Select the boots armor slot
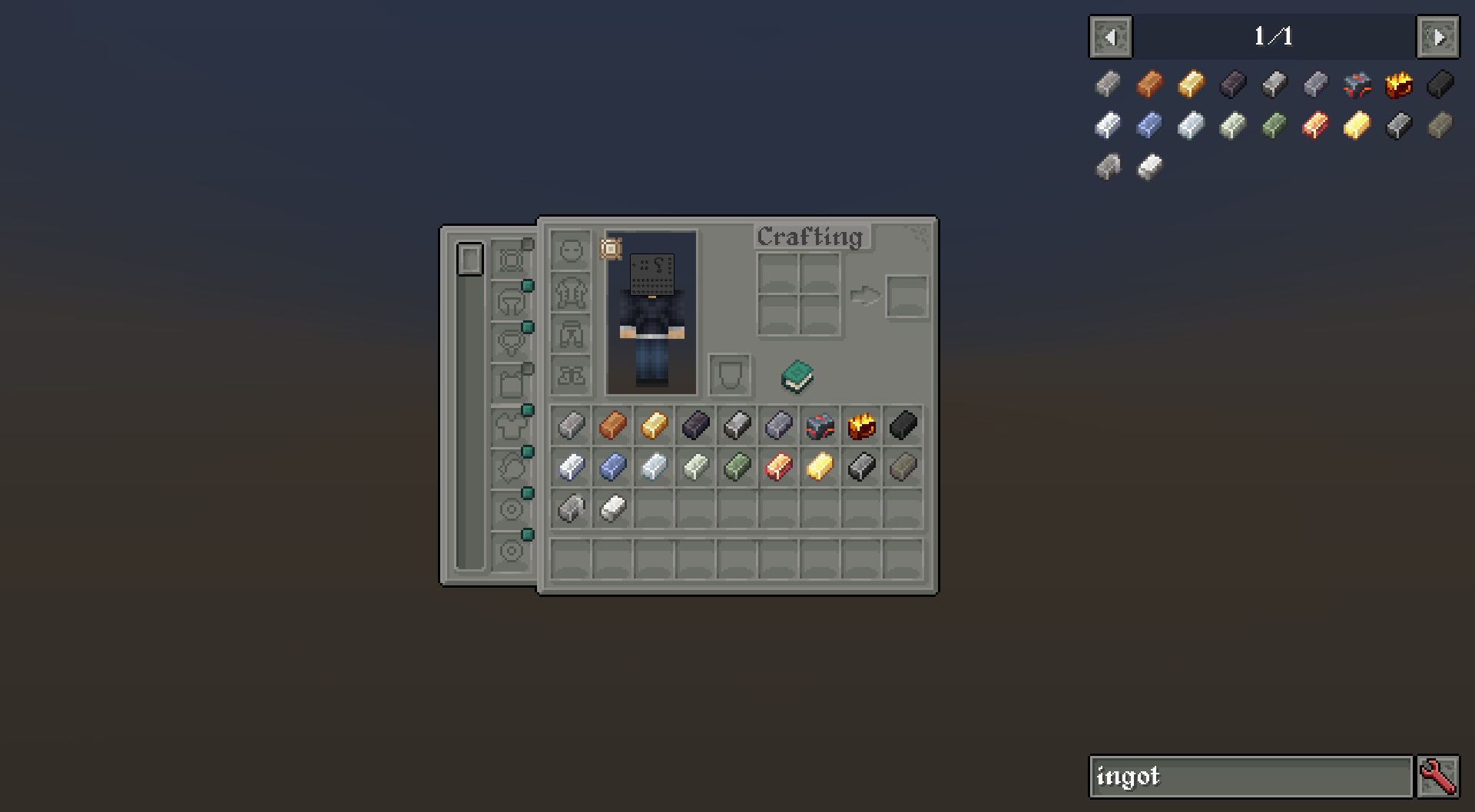The width and height of the screenshot is (1475, 812). click(x=571, y=376)
